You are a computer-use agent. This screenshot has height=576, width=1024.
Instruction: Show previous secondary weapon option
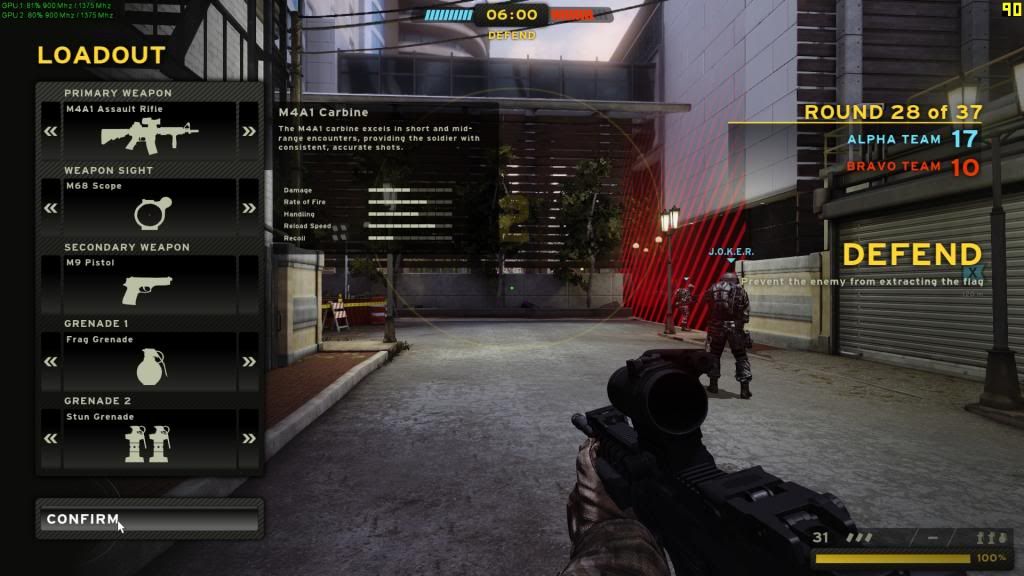(x=50, y=285)
